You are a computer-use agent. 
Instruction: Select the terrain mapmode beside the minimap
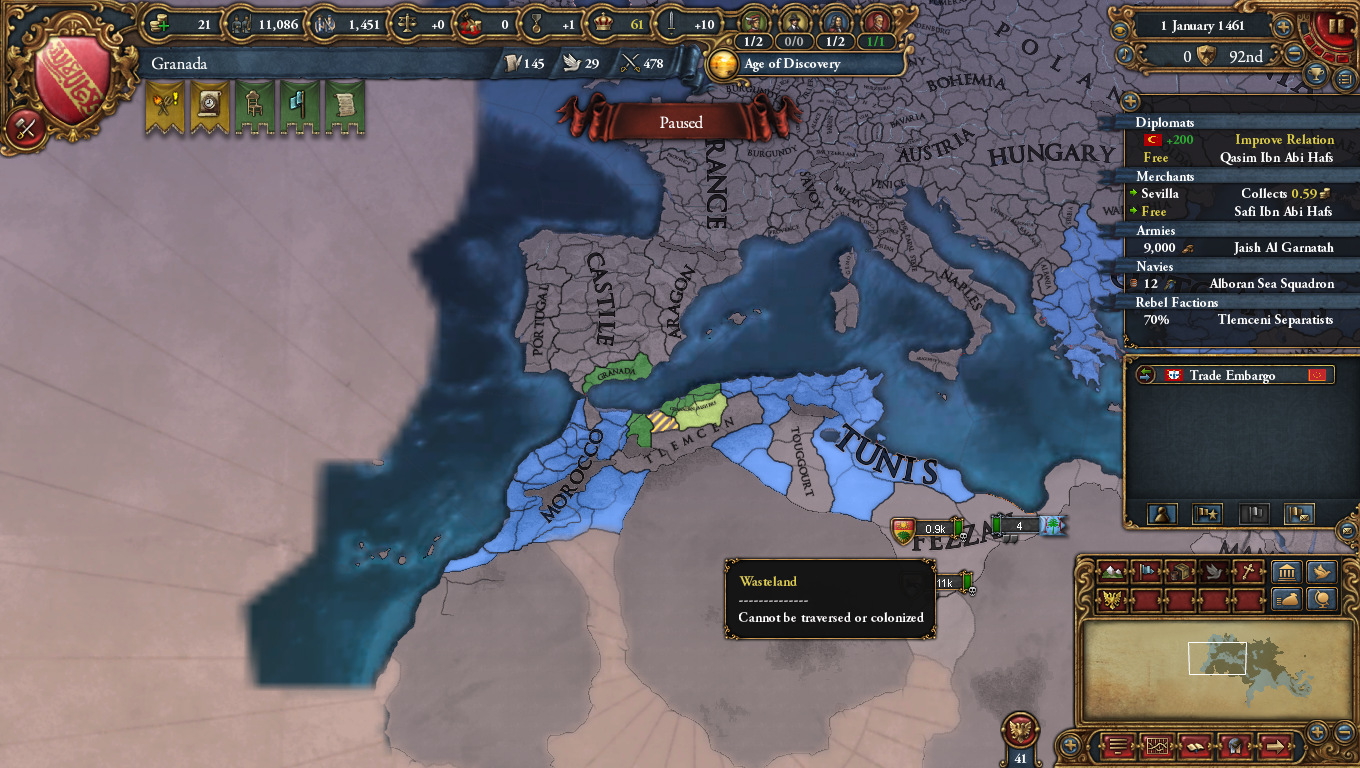pos(1111,572)
